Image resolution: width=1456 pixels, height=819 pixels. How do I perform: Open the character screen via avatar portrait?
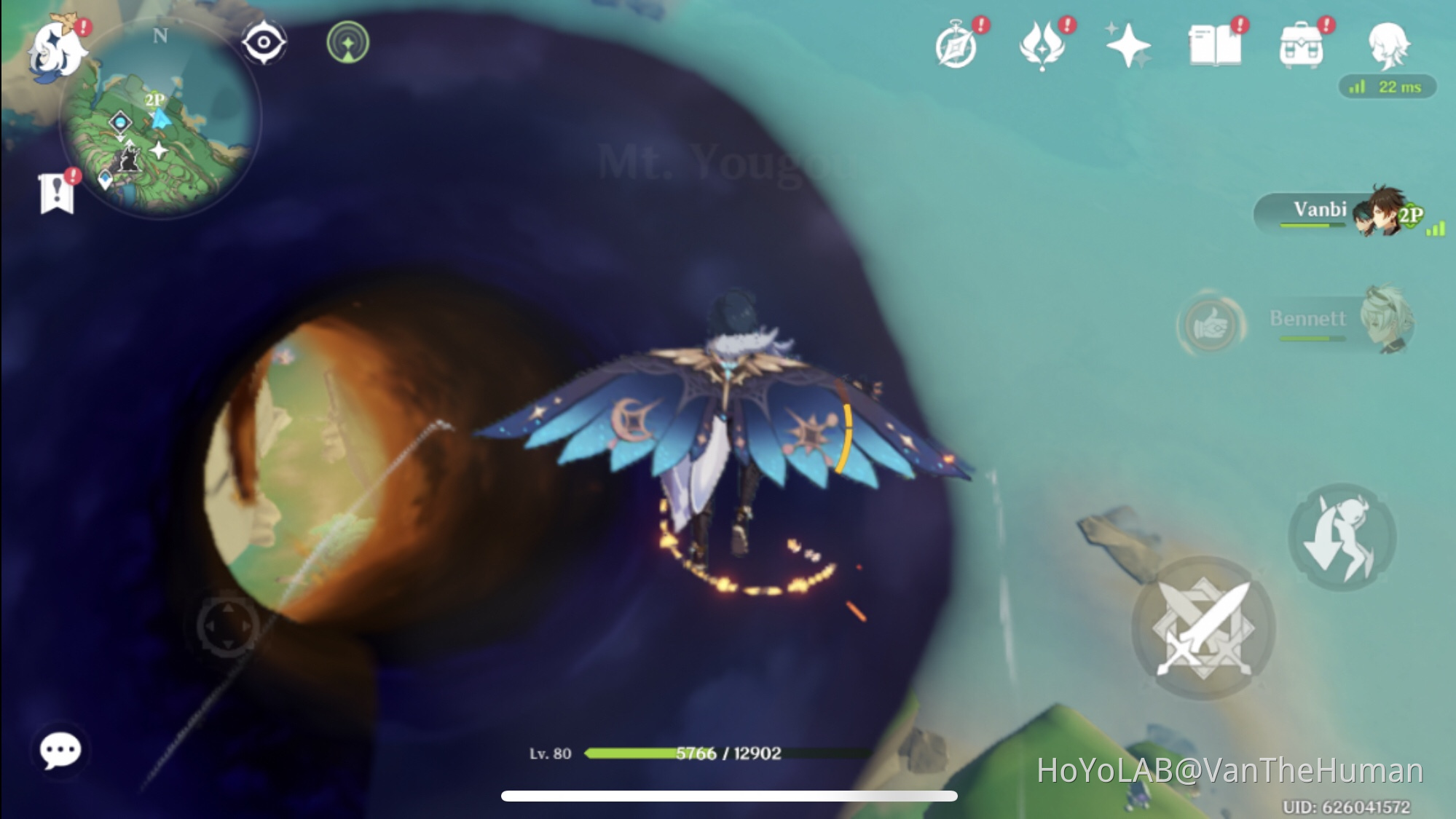pyautogui.click(x=1389, y=45)
